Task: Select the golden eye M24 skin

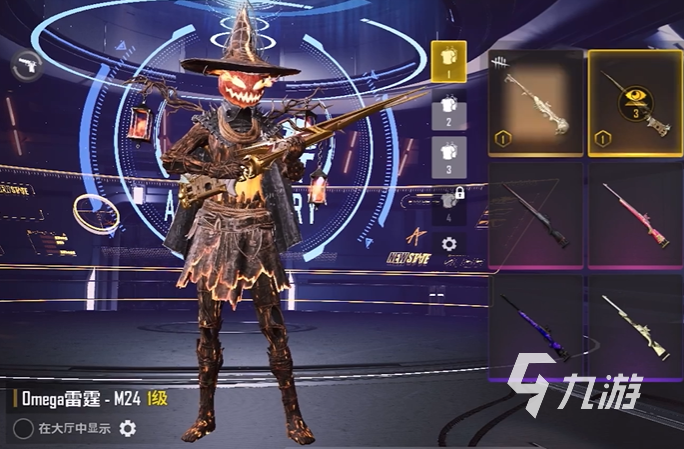Action: [x=636, y=103]
